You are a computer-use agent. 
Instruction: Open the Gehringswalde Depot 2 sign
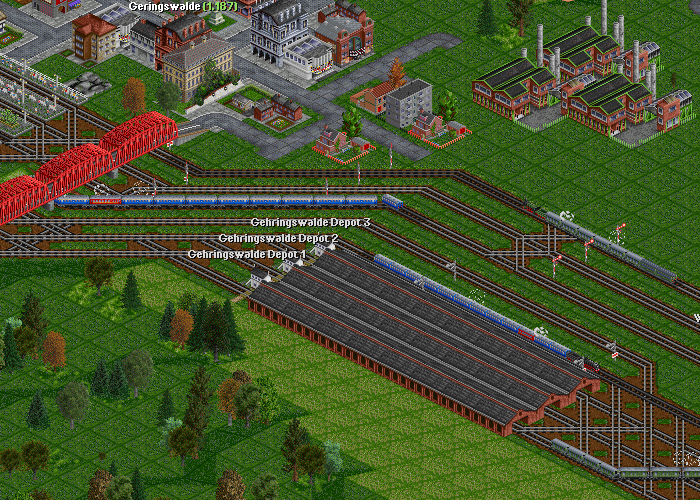pos(278,238)
